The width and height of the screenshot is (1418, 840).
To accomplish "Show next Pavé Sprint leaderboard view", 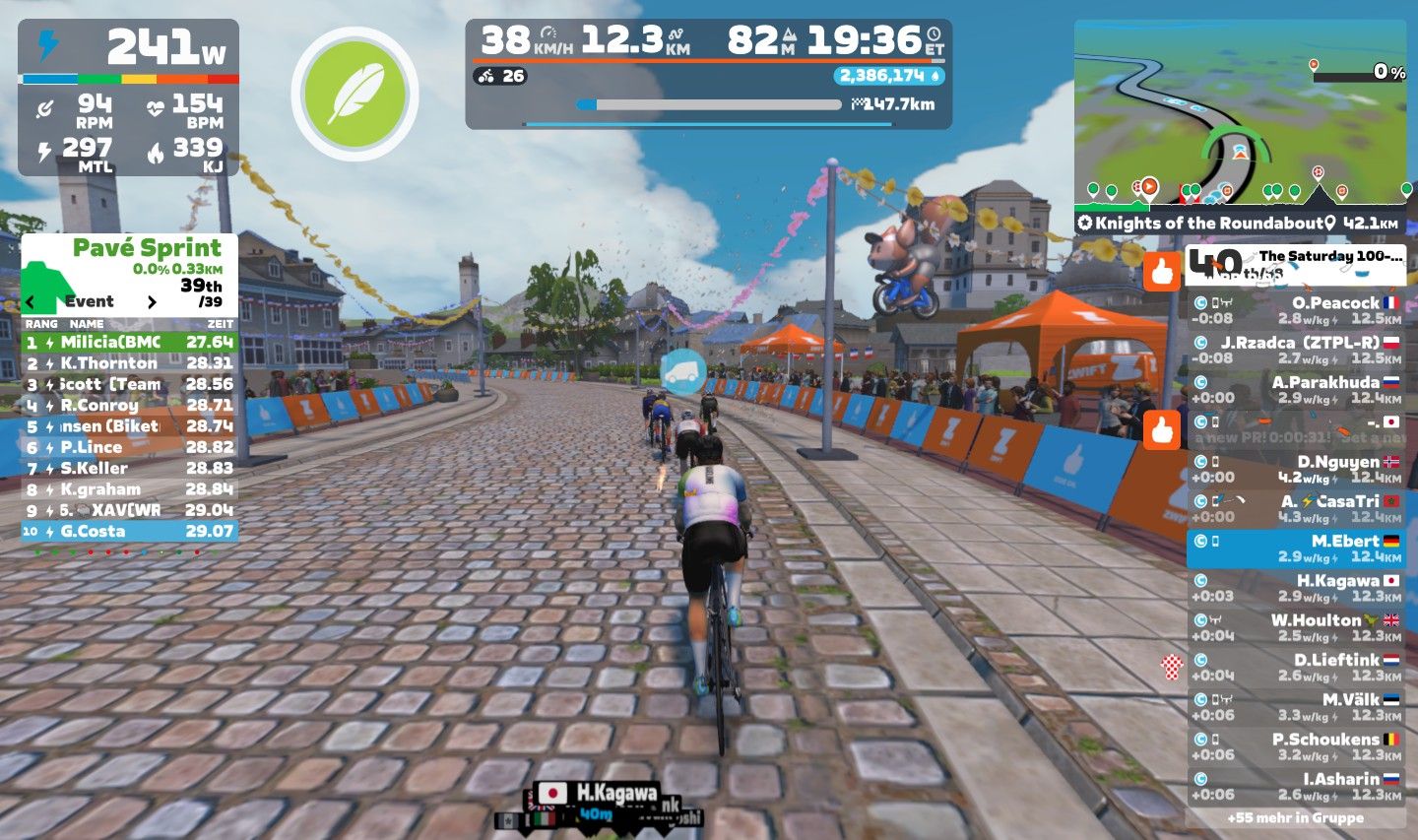I will click(x=152, y=302).
